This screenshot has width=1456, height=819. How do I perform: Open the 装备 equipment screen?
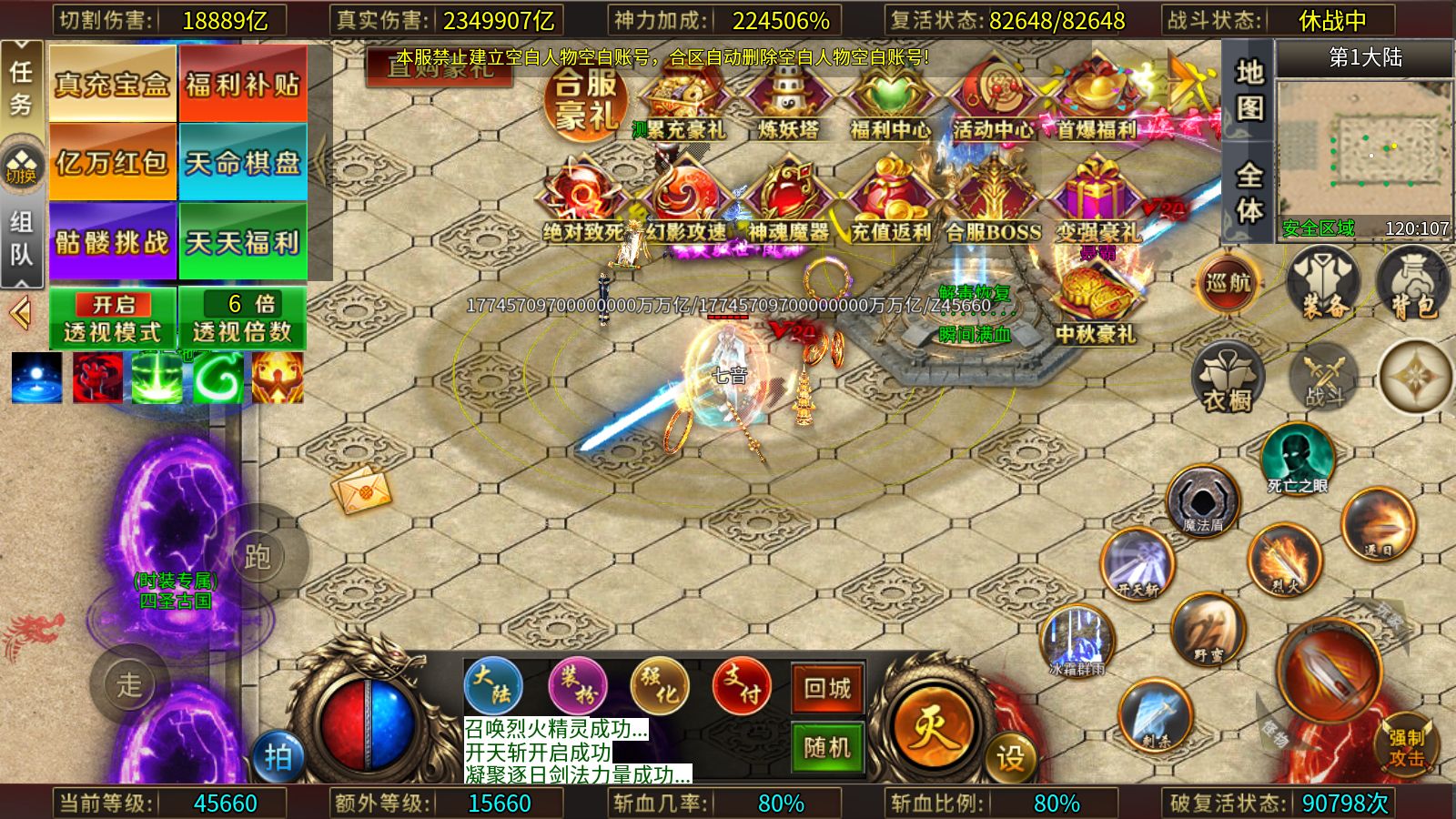(x=1324, y=284)
